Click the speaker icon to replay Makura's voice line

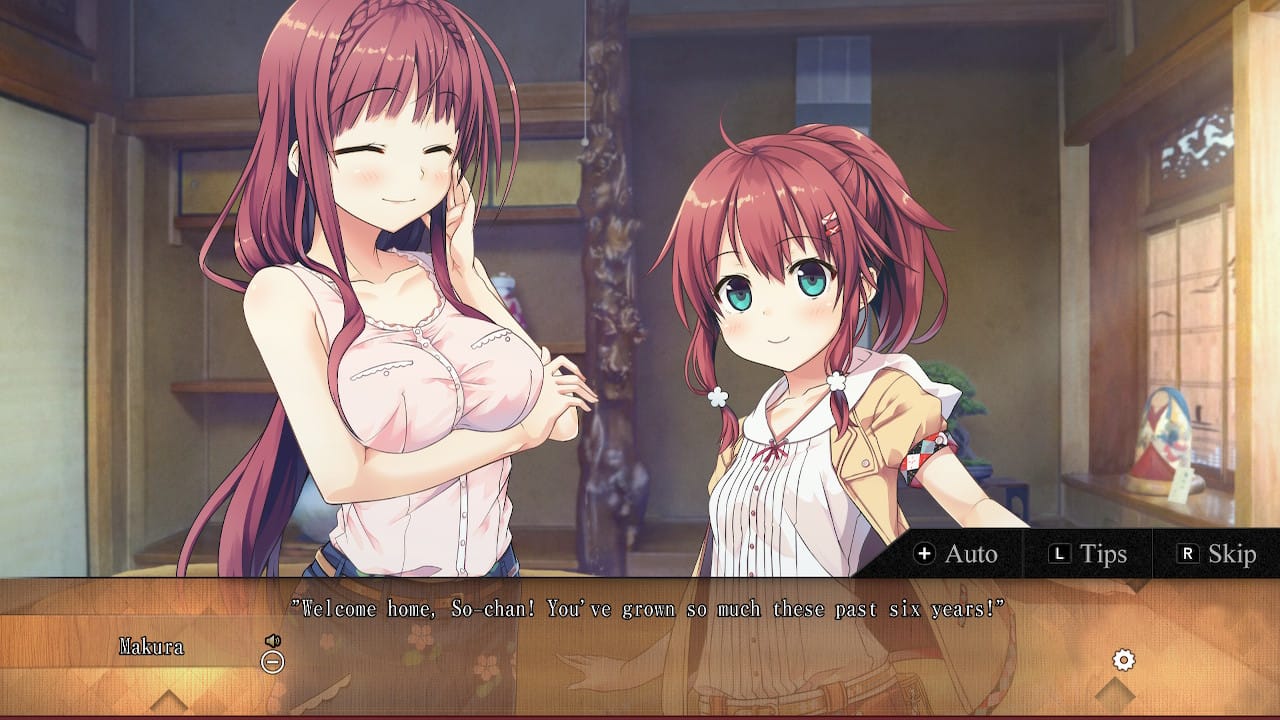pyautogui.click(x=272, y=641)
